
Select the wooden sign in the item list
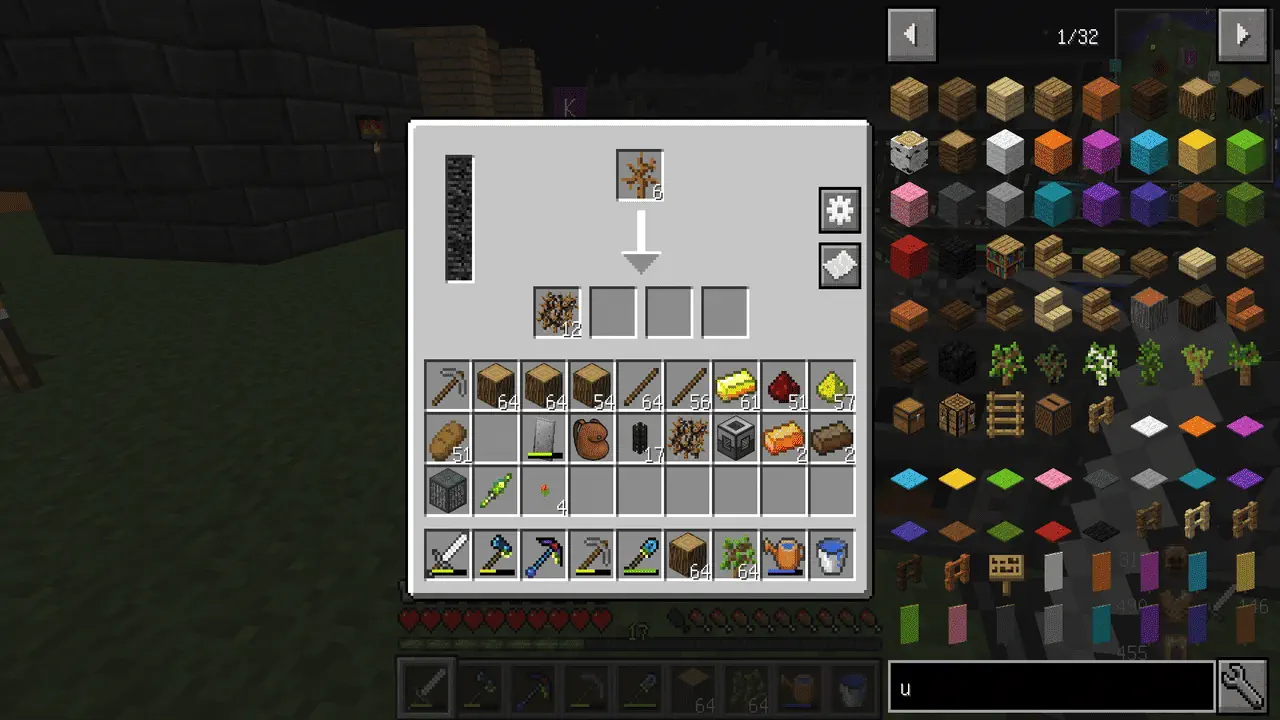coord(1005,571)
